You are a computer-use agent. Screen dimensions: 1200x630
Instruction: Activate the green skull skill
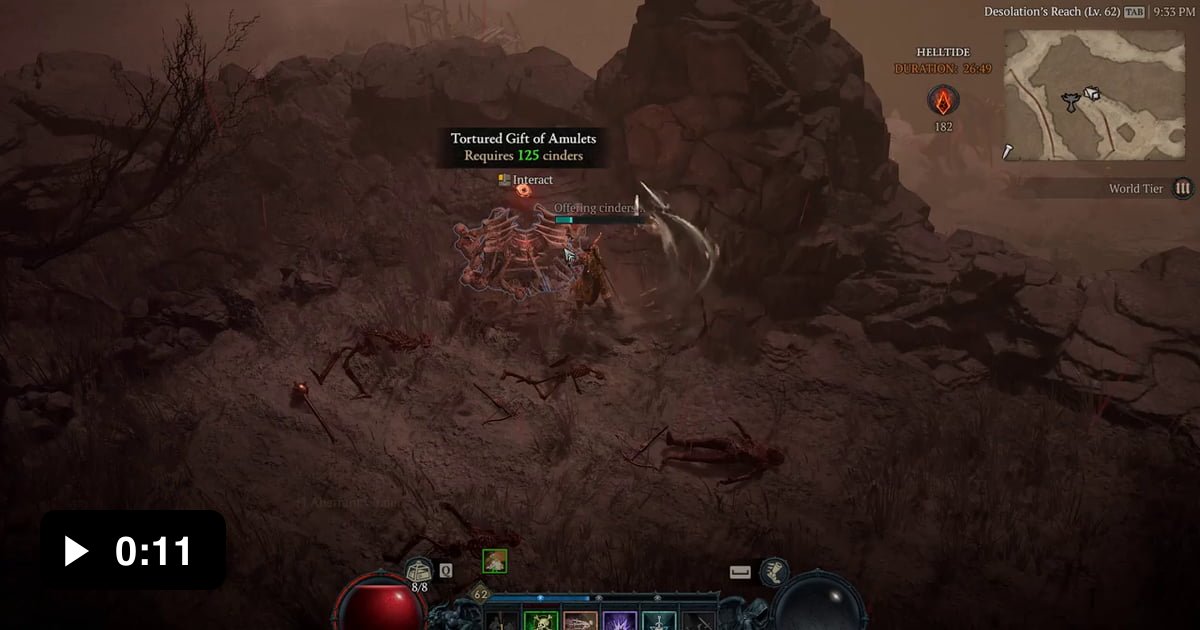coord(541,621)
